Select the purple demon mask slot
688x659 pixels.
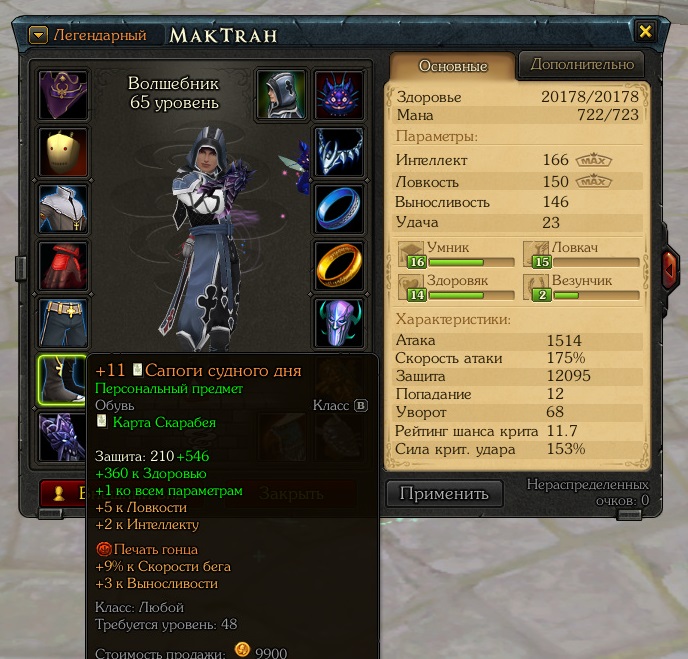click(x=340, y=95)
